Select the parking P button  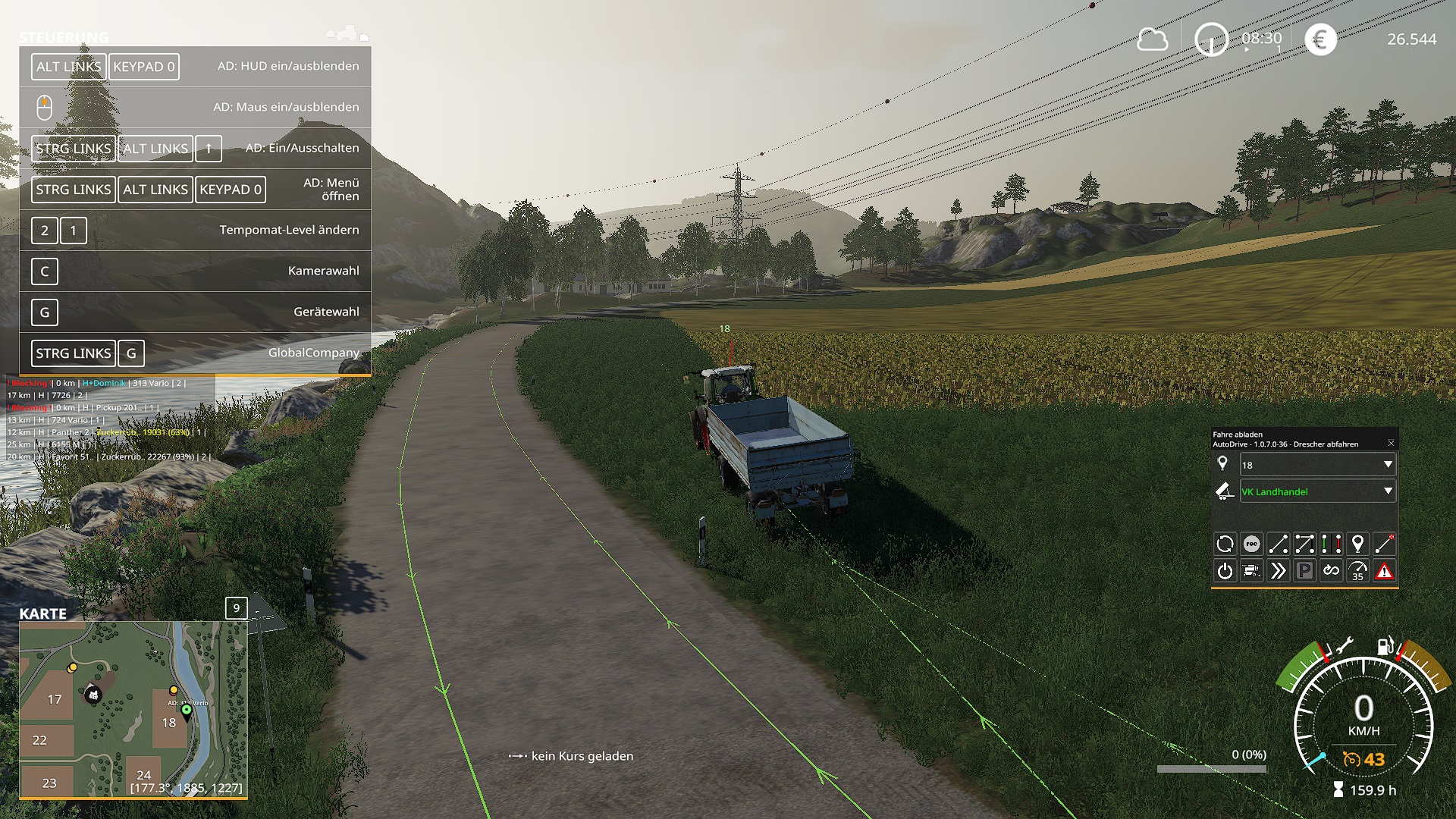[x=1304, y=571]
